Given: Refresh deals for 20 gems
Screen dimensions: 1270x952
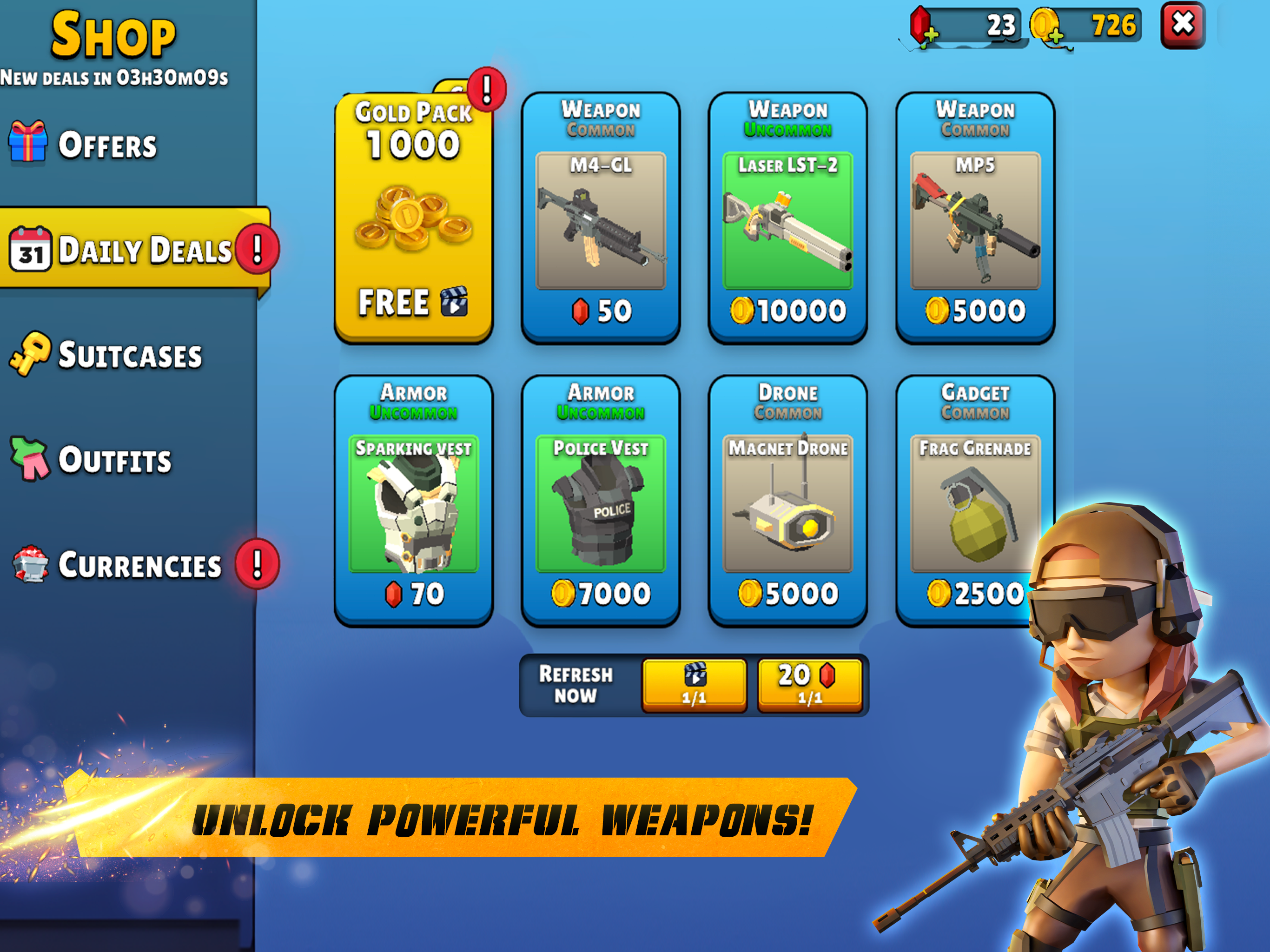Looking at the screenshot, I should pyautogui.click(x=811, y=684).
